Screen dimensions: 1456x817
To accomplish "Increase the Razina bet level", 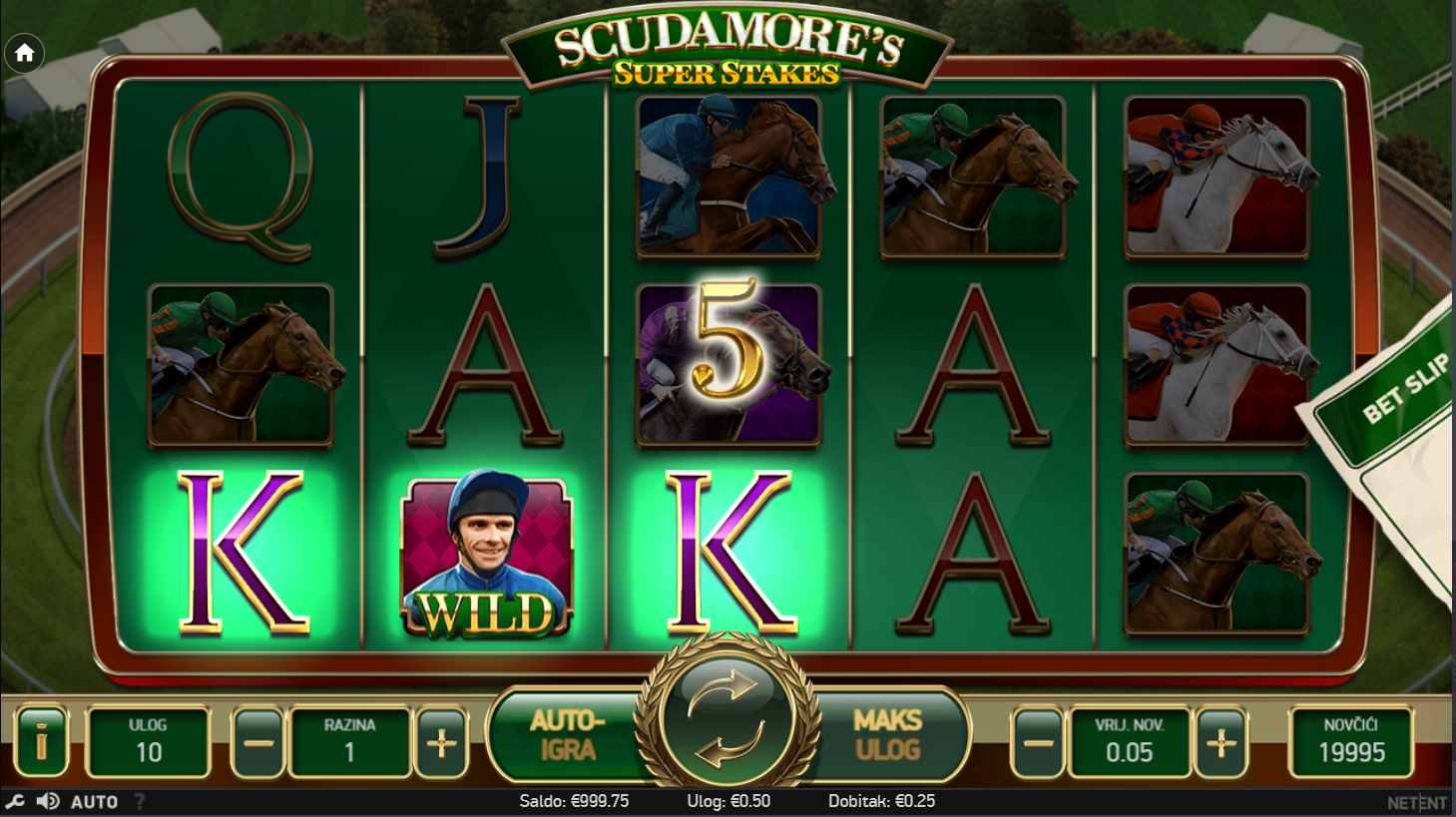I will pyautogui.click(x=441, y=742).
